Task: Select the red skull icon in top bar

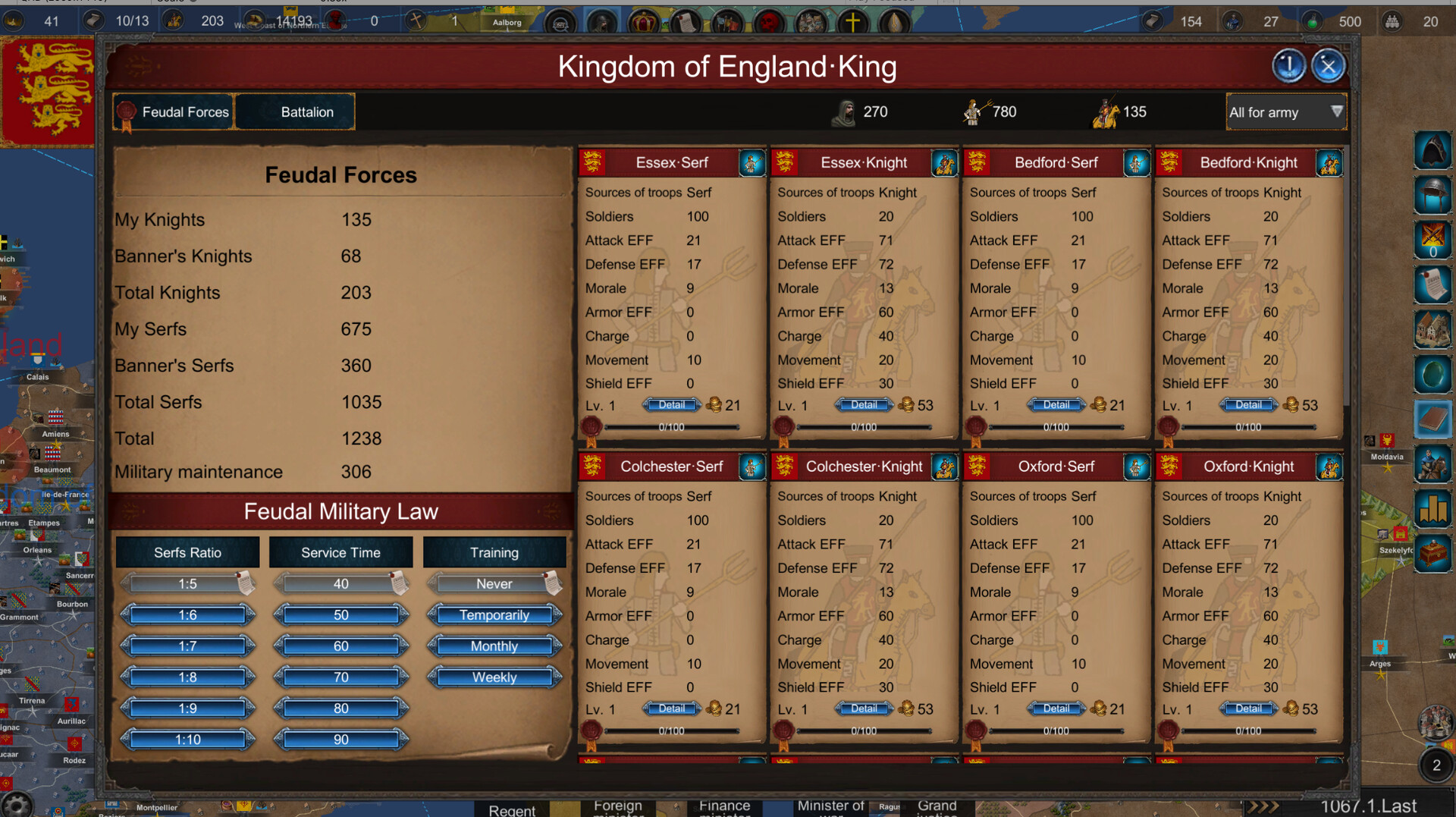Action: point(770,23)
